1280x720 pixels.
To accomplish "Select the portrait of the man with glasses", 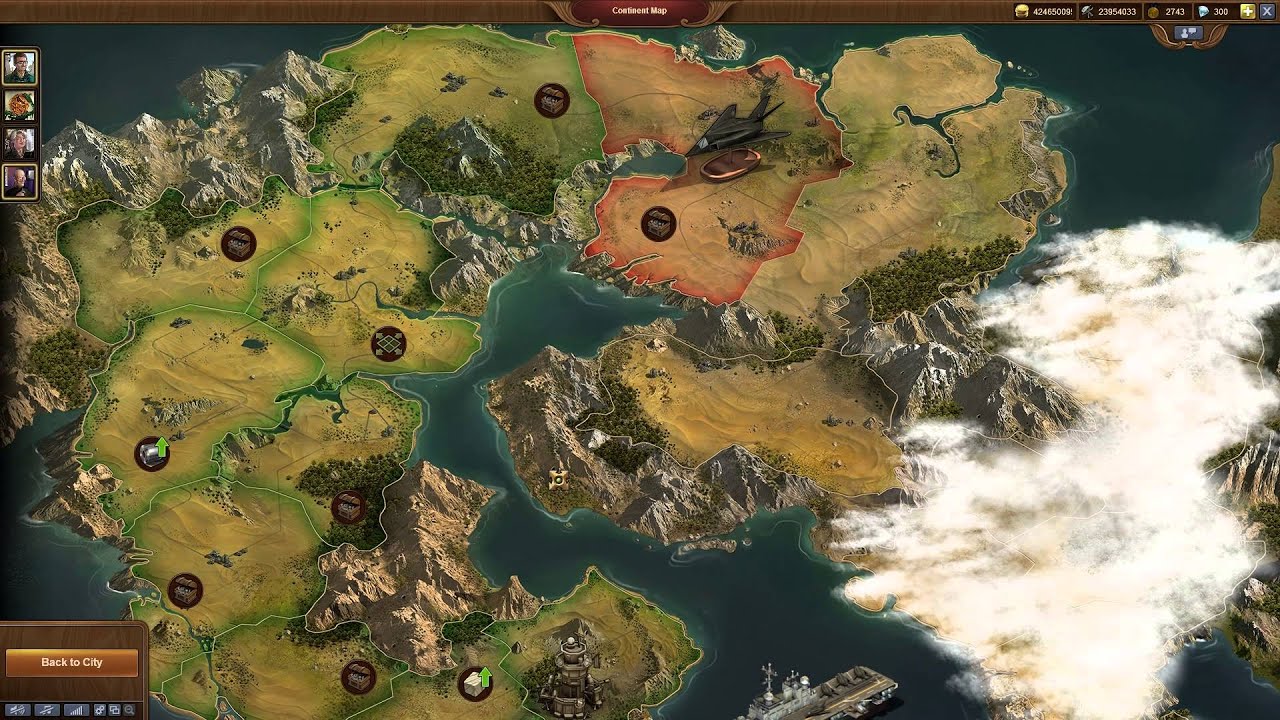I will point(20,67).
